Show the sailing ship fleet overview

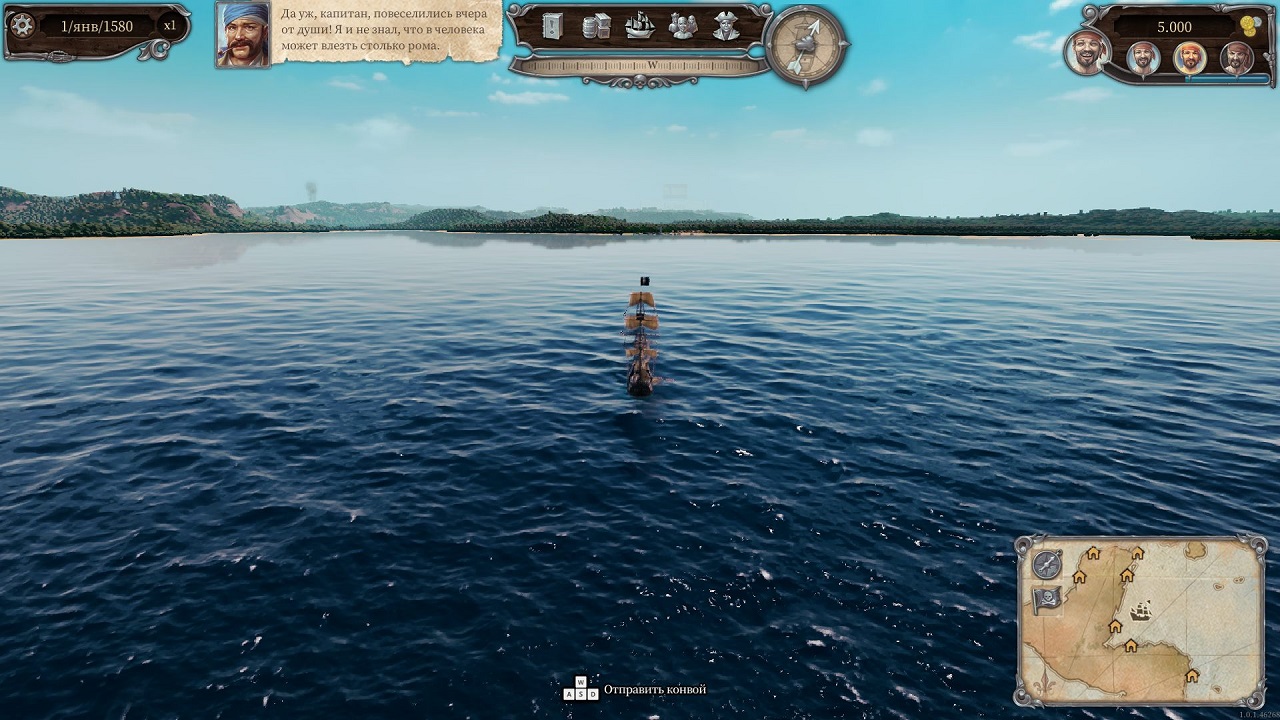(x=640, y=26)
